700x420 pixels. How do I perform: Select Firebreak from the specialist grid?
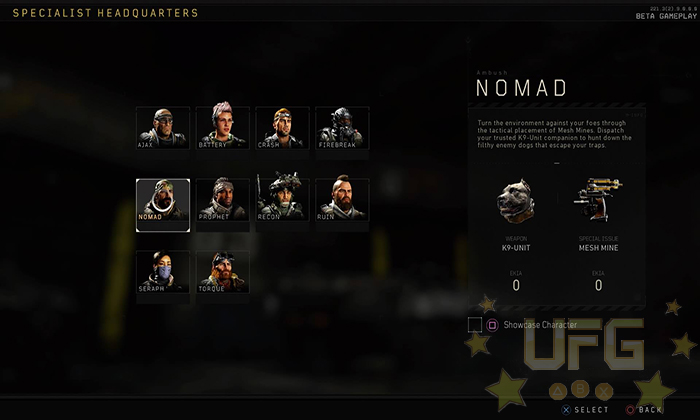point(342,128)
